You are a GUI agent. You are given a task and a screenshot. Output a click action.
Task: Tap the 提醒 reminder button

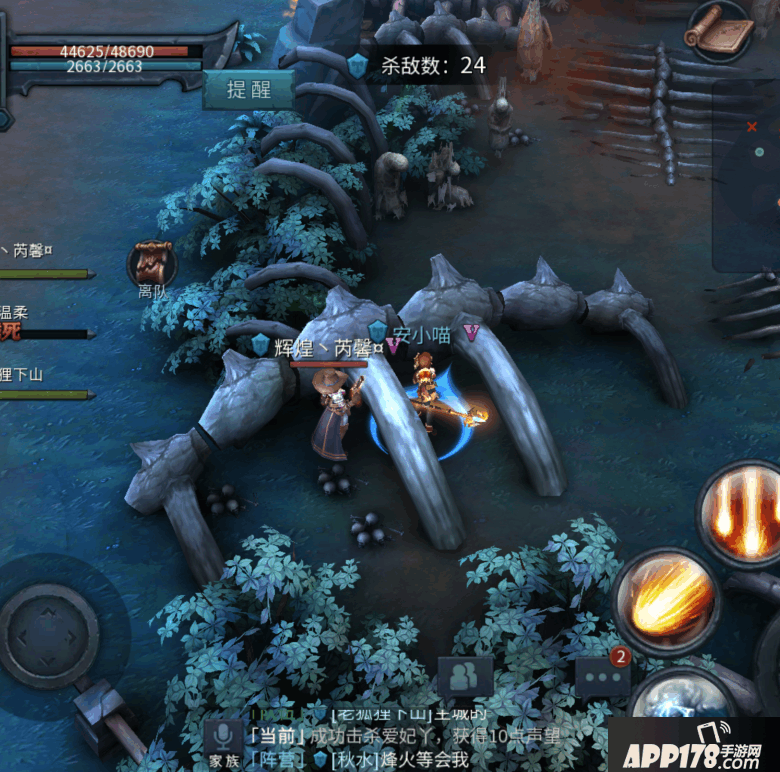(248, 90)
